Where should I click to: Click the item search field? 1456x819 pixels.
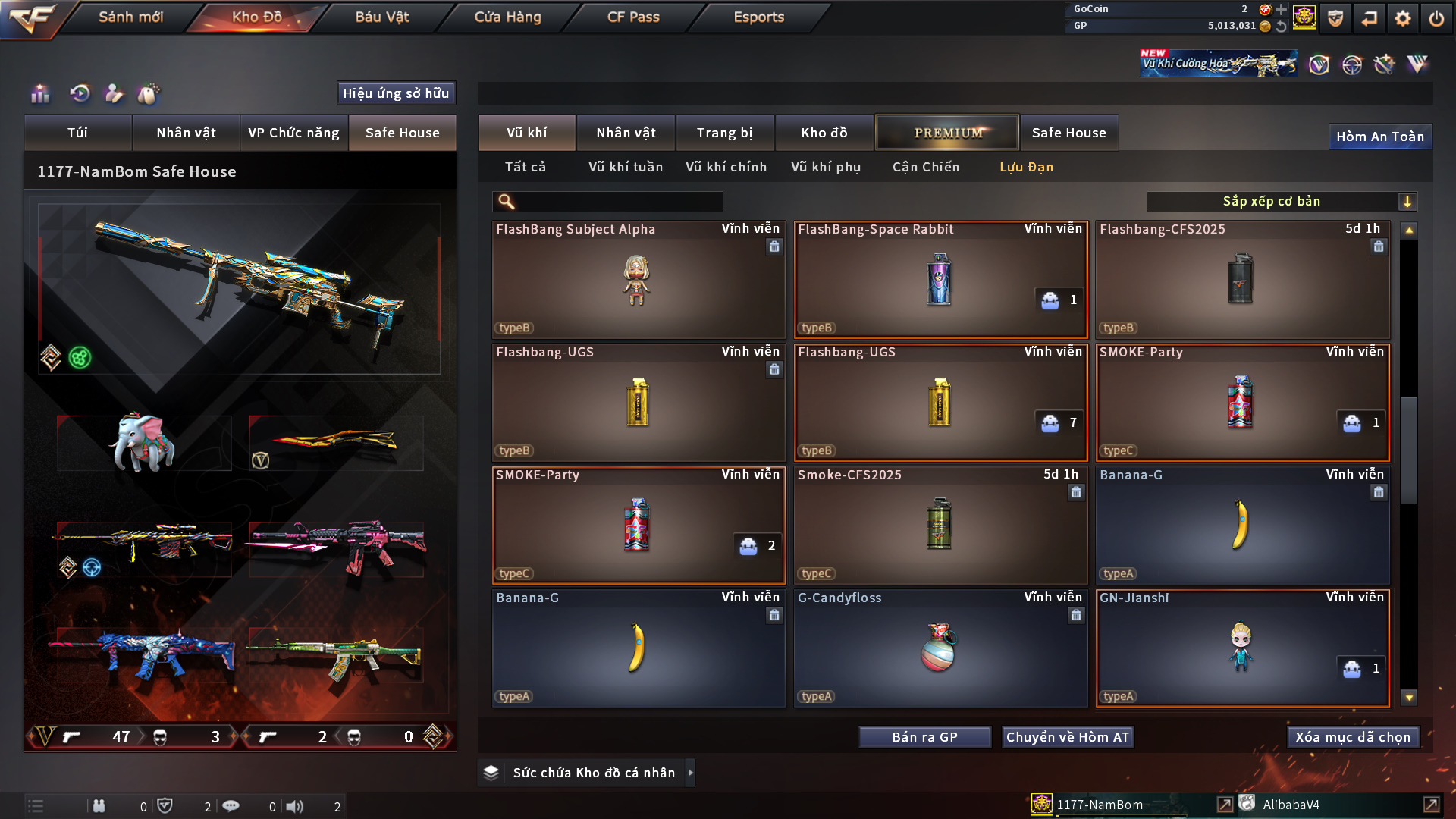tap(618, 202)
